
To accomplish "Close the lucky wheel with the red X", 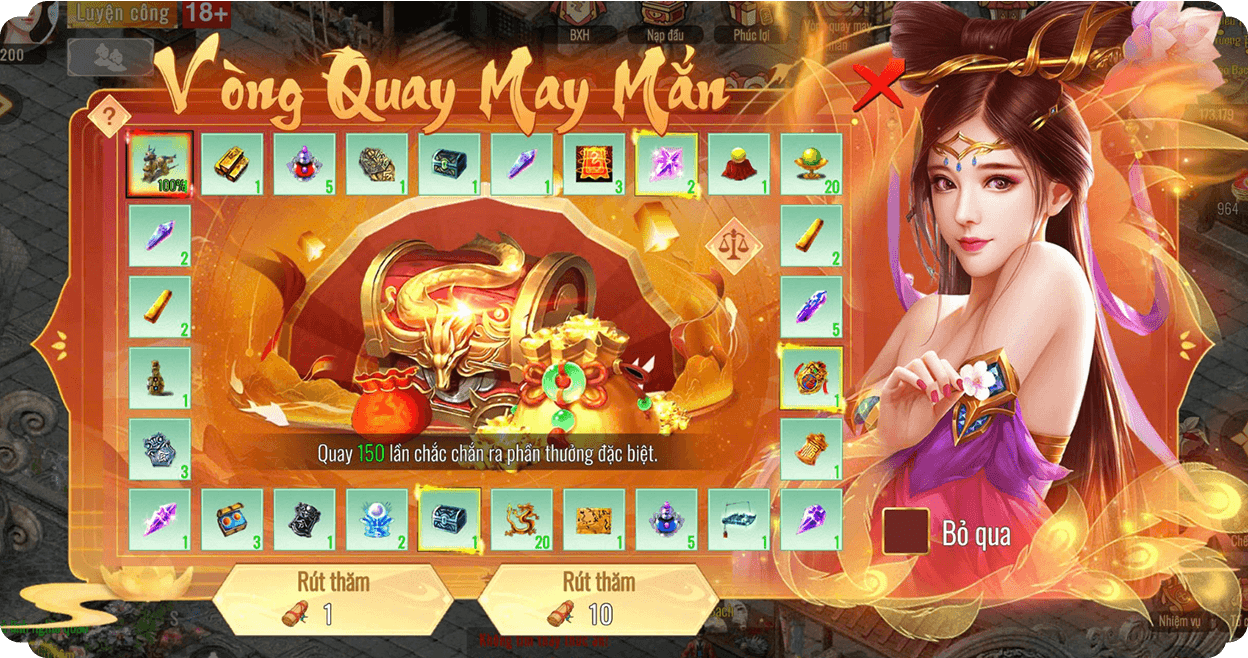I will [x=878, y=86].
